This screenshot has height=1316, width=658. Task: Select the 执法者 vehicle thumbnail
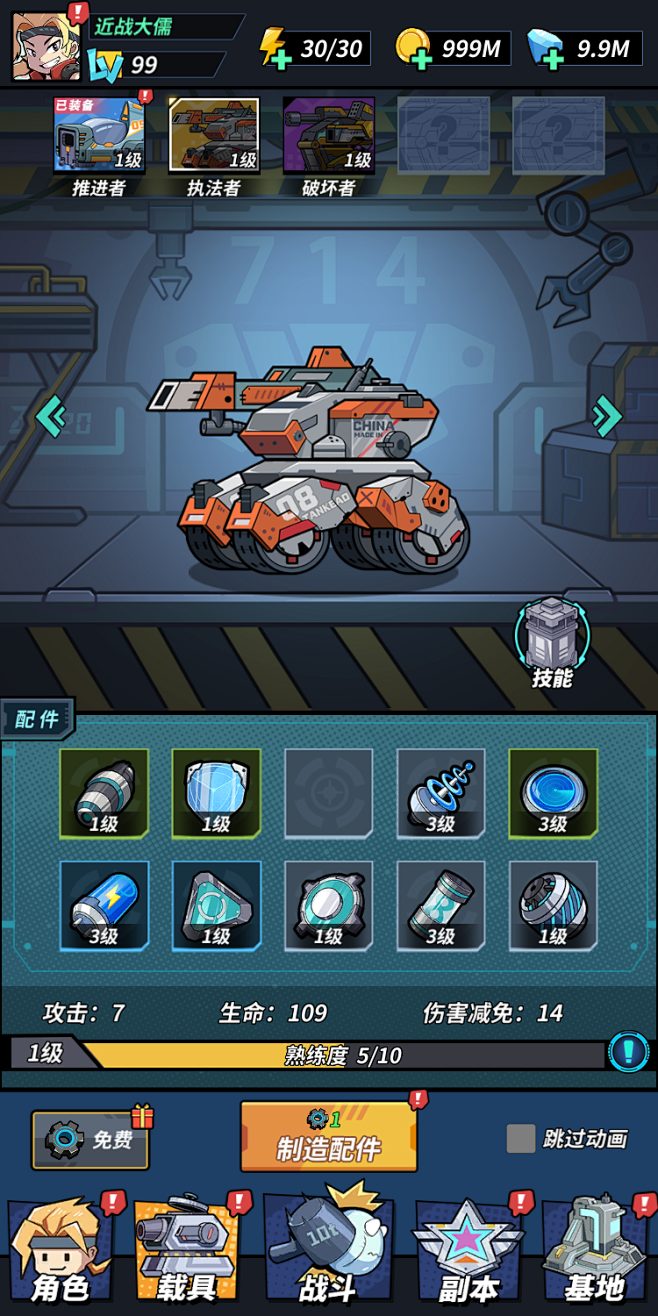click(x=214, y=135)
